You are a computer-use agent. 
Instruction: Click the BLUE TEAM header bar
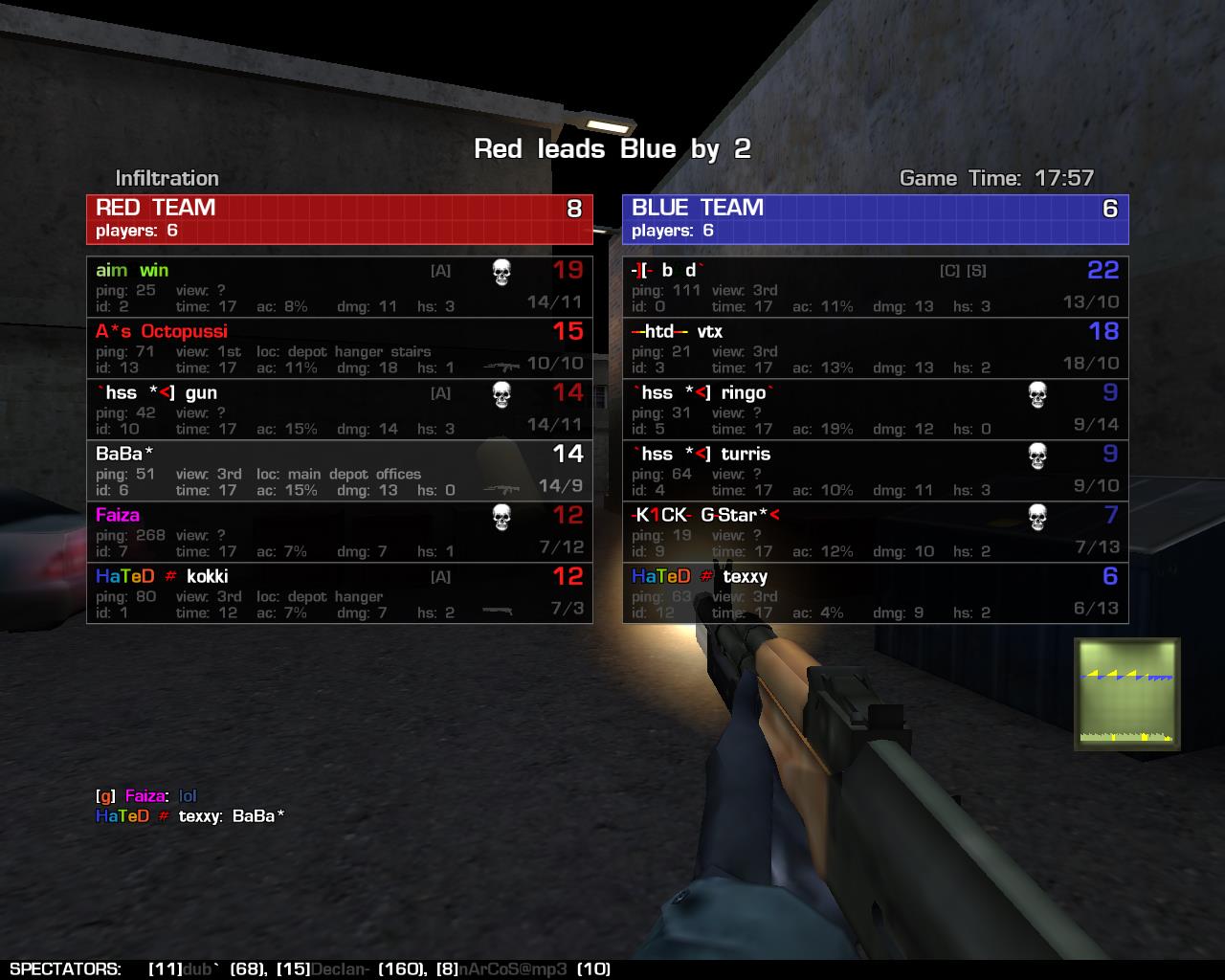(875, 219)
